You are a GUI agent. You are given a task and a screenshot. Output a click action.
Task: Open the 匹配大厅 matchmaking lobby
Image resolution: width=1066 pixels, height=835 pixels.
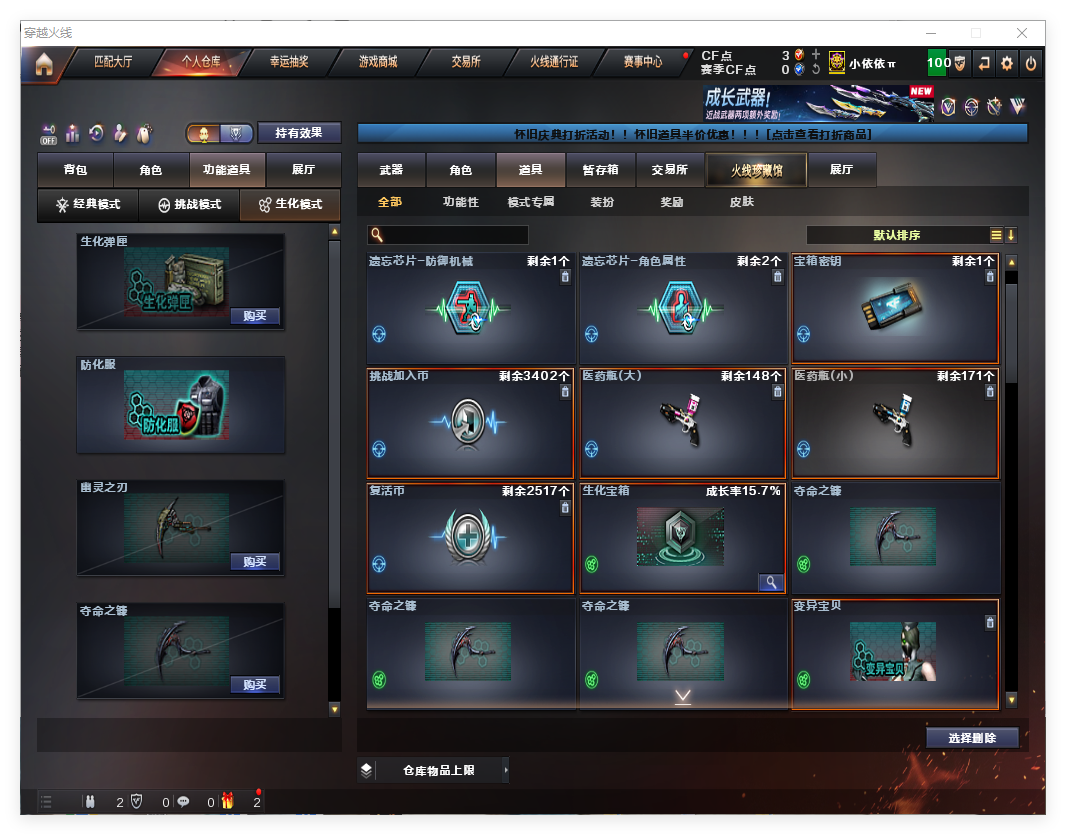(x=112, y=62)
